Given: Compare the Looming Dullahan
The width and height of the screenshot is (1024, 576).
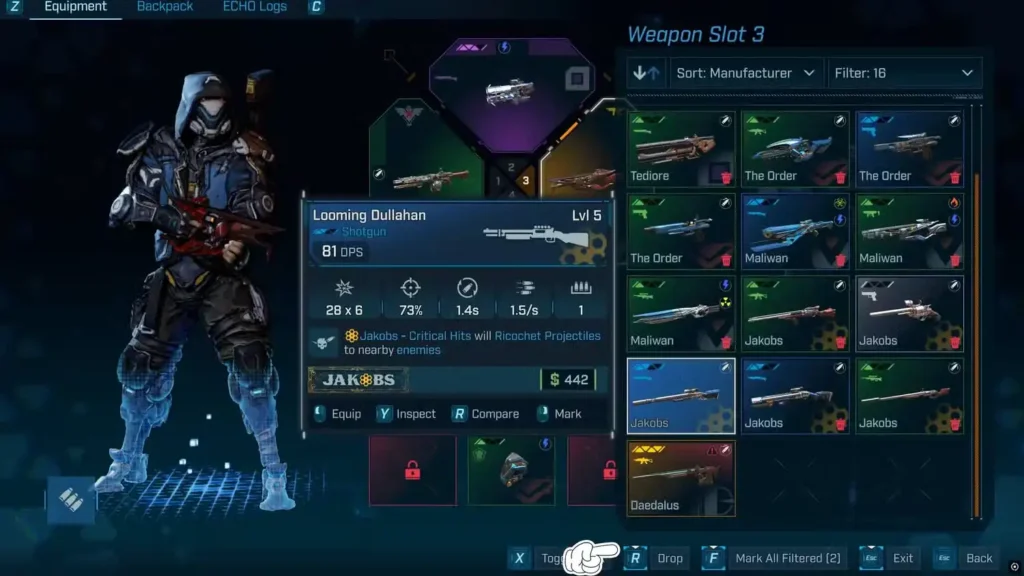Looking at the screenshot, I should point(486,414).
